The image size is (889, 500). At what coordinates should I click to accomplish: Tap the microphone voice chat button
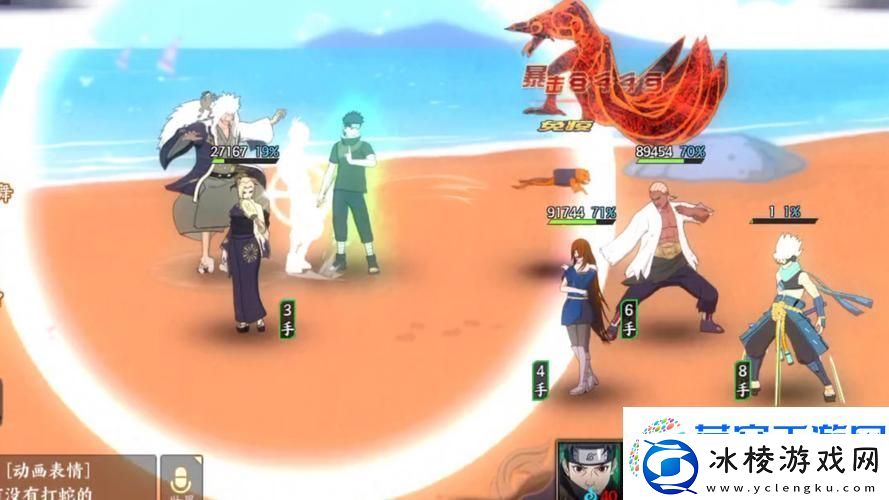click(181, 478)
